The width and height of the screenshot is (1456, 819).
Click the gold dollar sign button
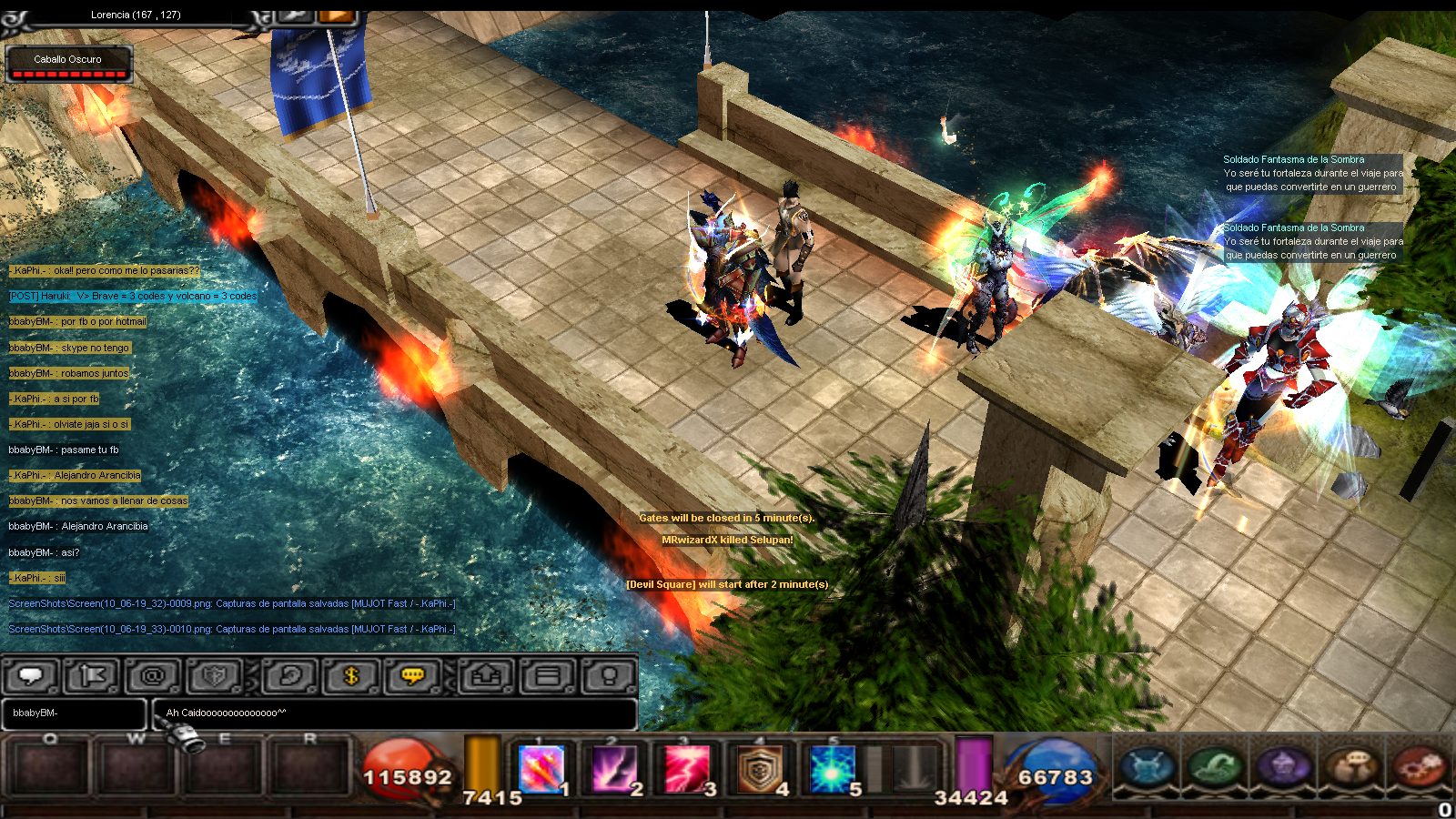[x=352, y=676]
